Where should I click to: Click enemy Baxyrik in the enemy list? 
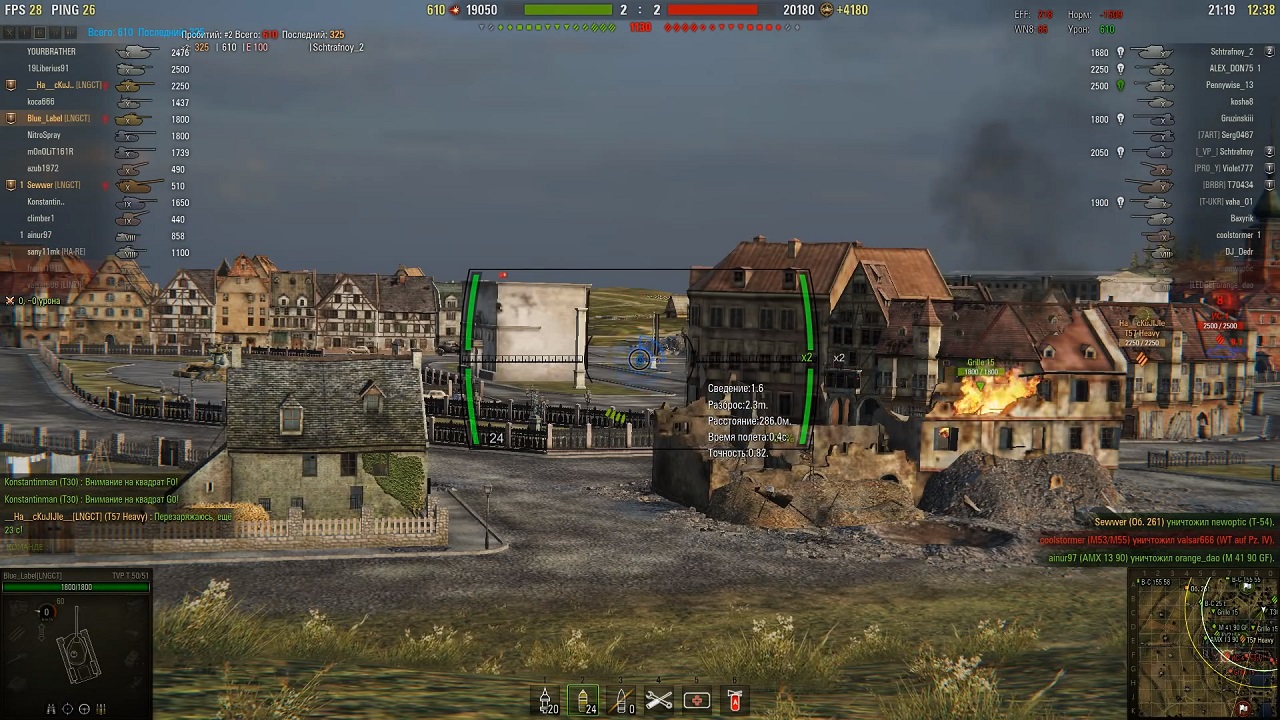1241,218
